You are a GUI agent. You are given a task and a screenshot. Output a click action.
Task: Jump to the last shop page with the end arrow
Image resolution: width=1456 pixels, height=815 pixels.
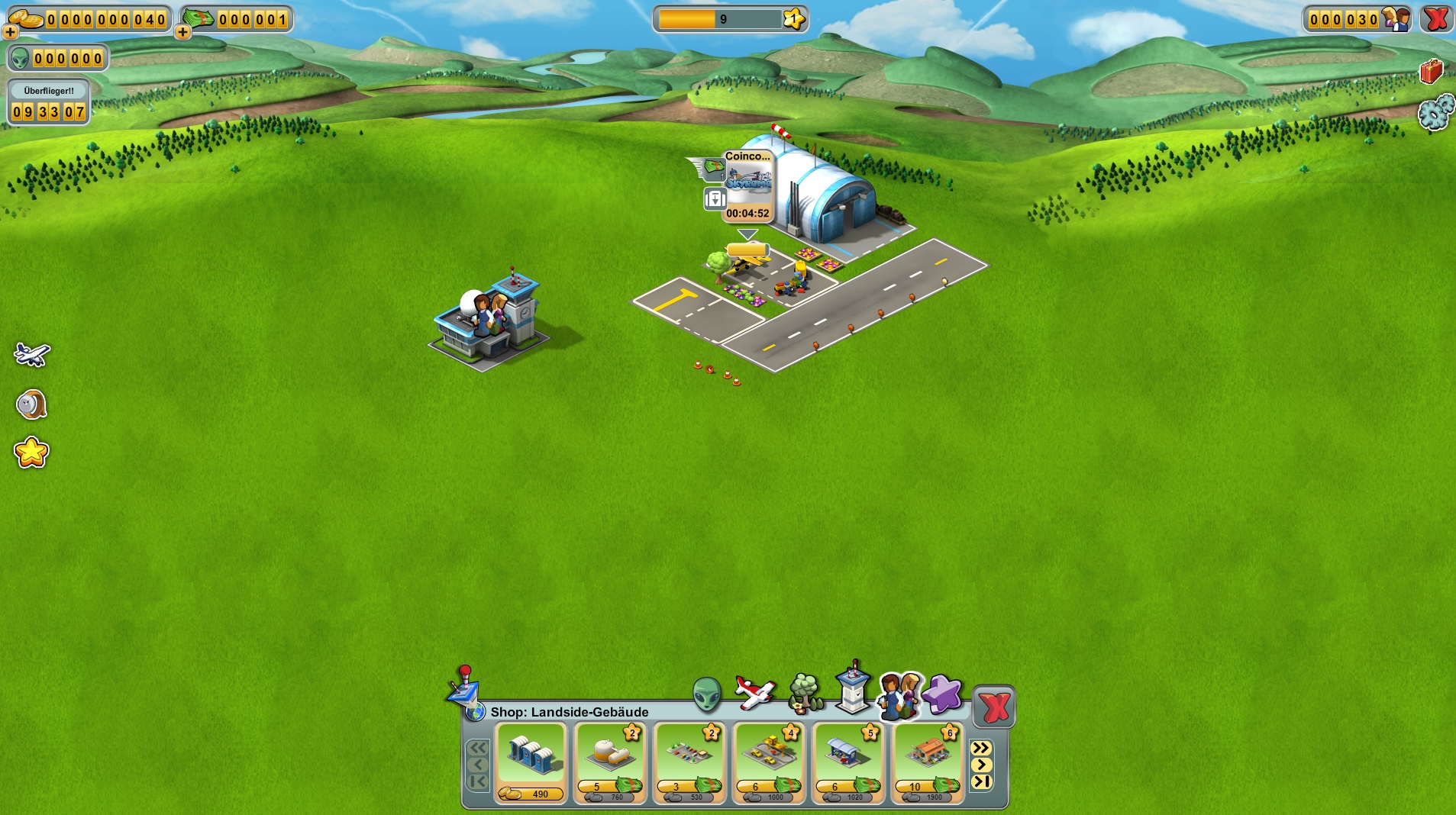pos(983,781)
